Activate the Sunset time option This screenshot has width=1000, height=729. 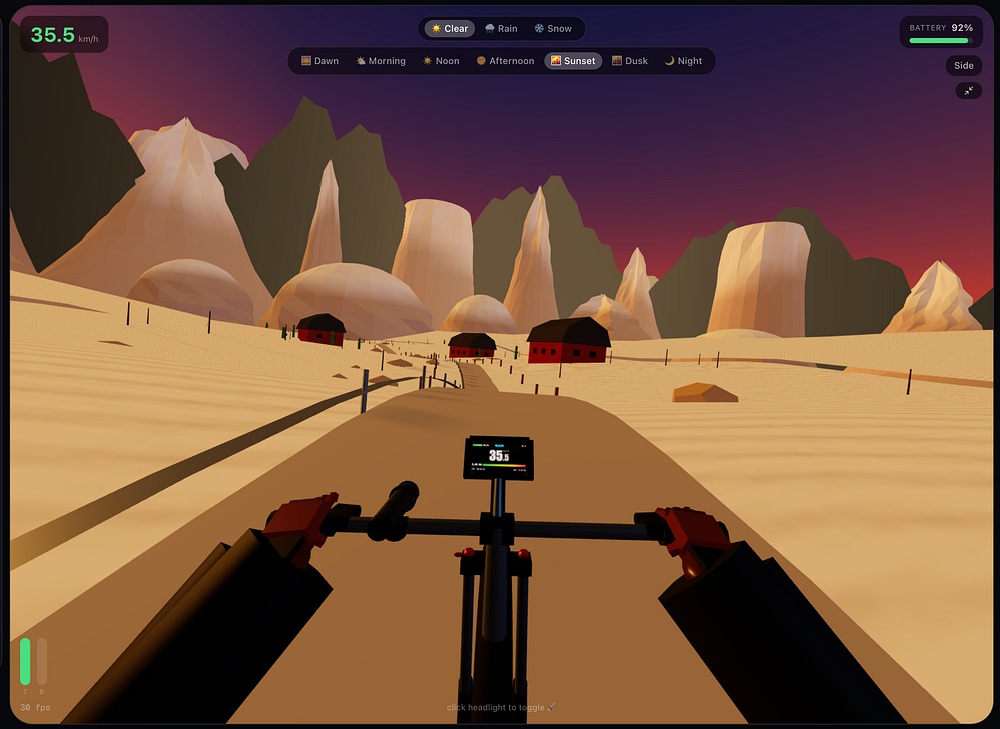[x=573, y=61]
